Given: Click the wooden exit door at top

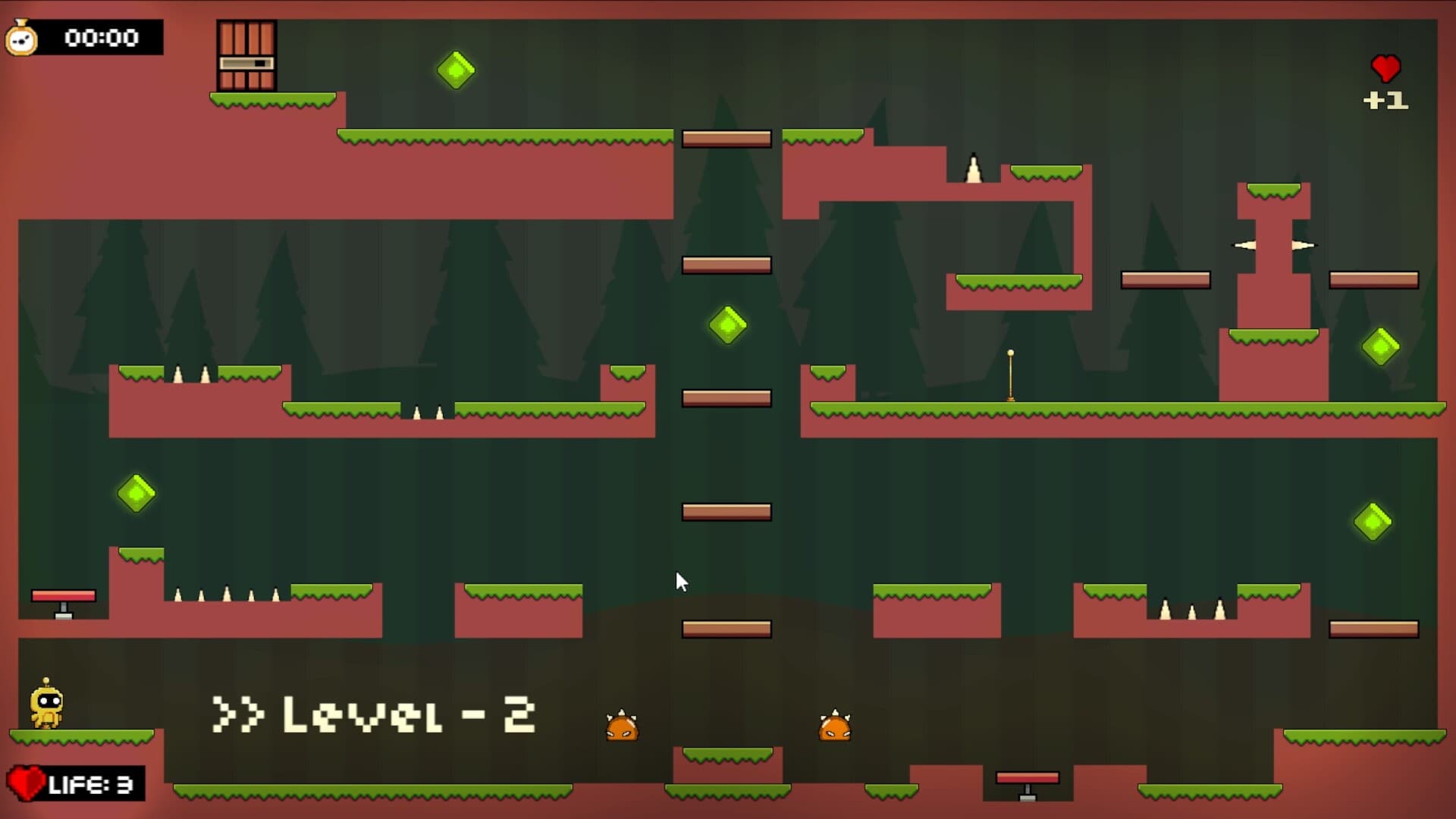Looking at the screenshot, I should point(246,55).
